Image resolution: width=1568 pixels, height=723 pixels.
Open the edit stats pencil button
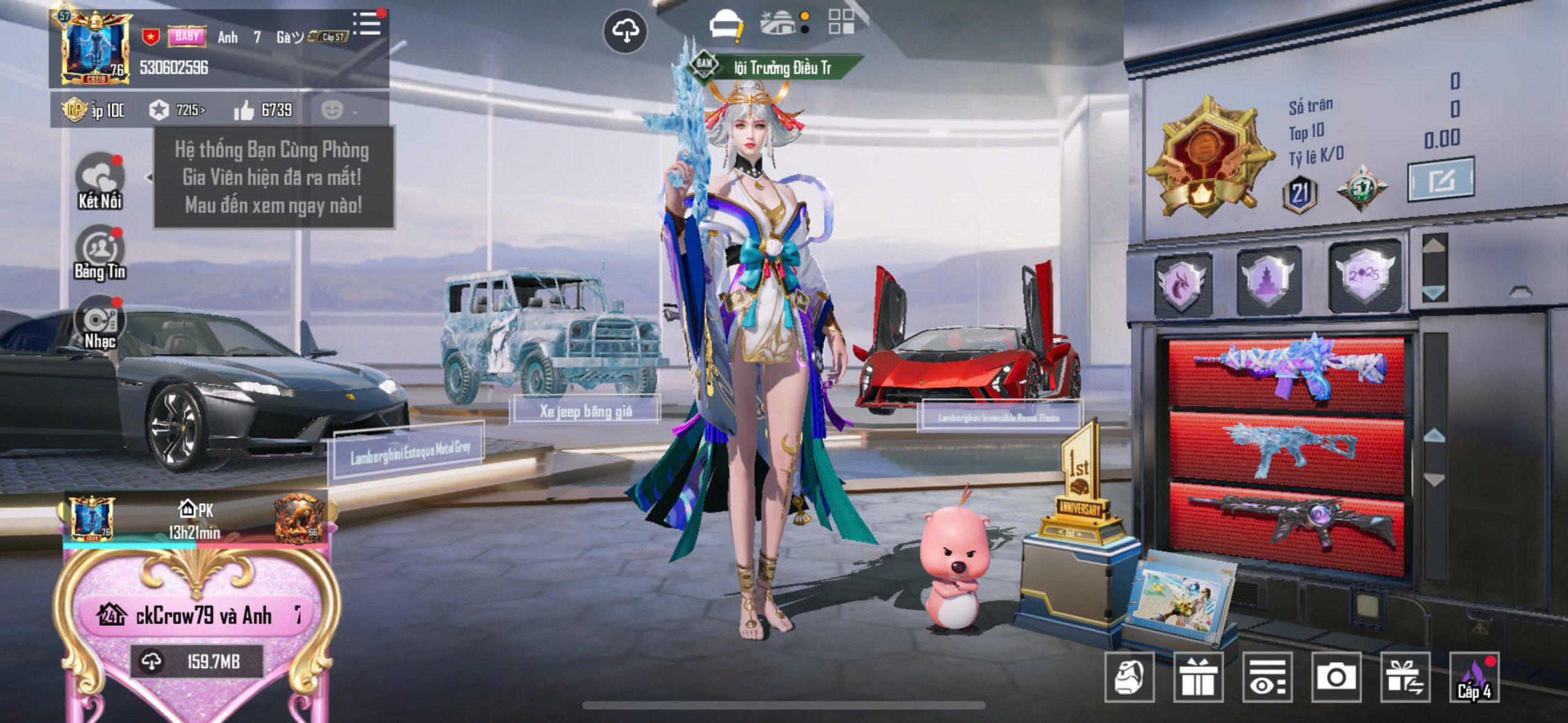point(1441,181)
